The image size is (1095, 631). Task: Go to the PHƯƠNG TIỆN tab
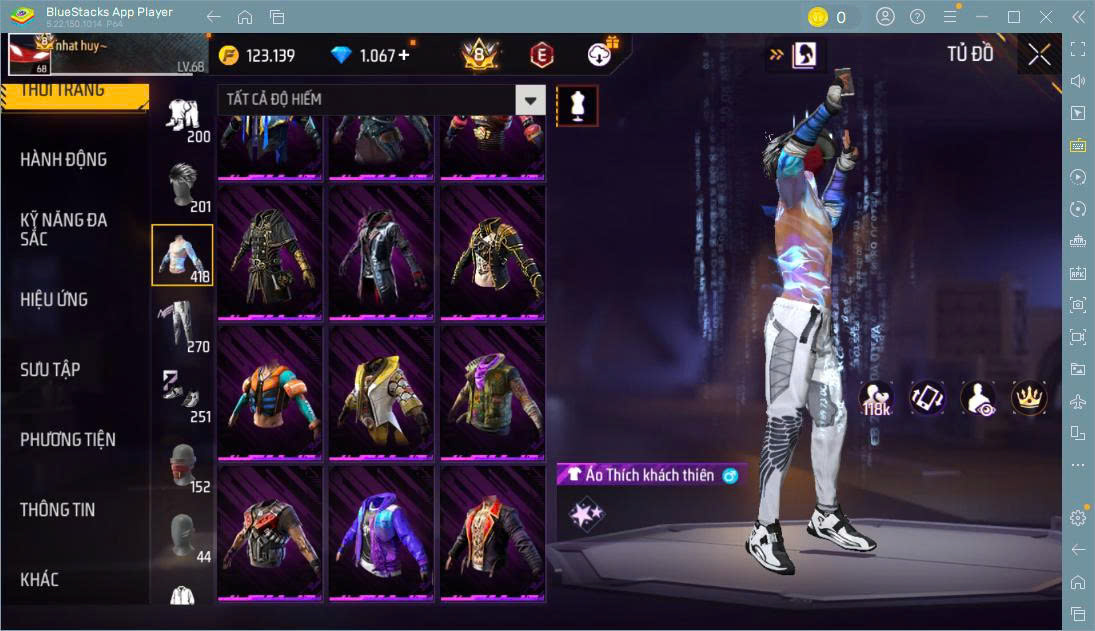pos(68,440)
